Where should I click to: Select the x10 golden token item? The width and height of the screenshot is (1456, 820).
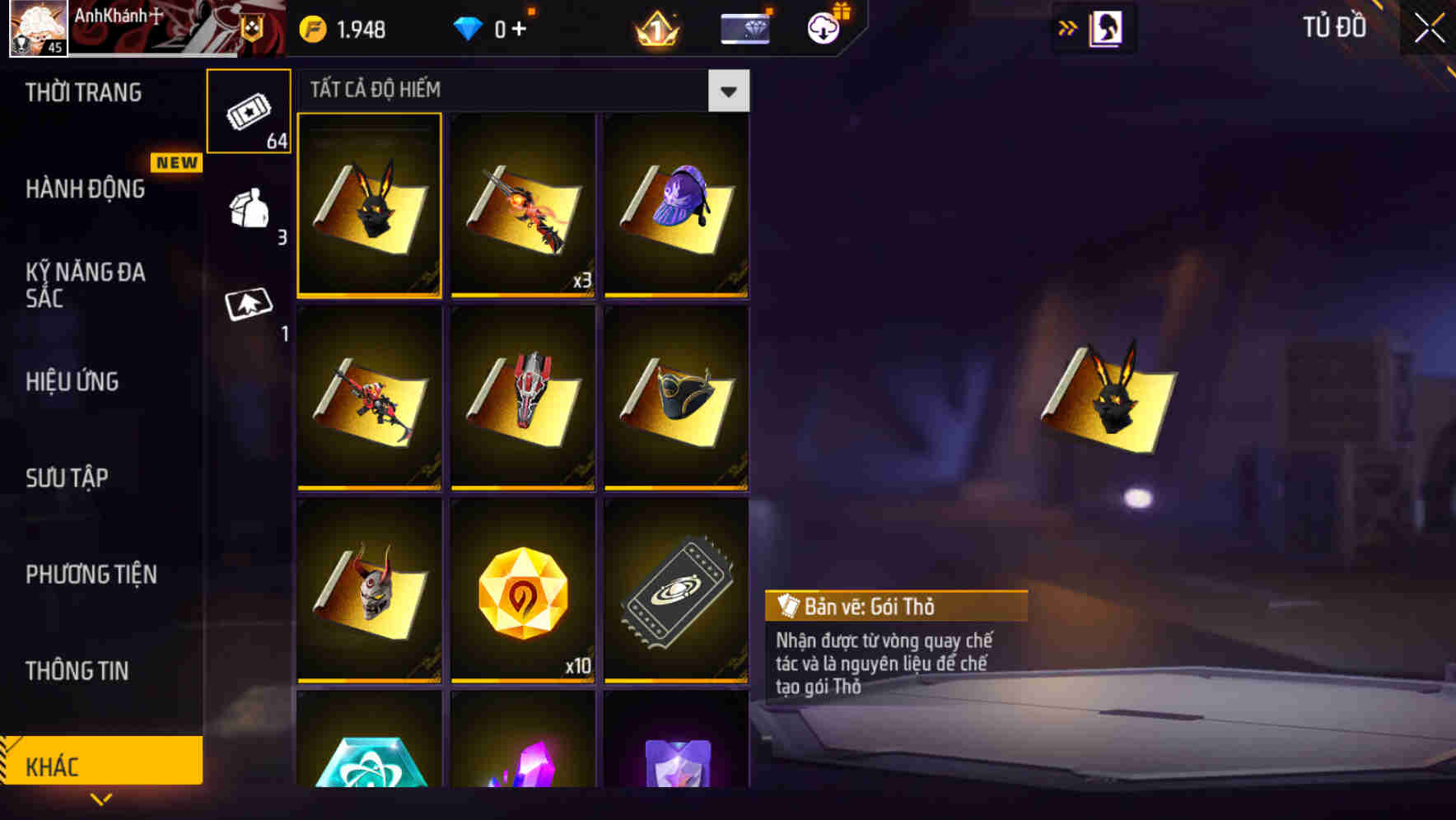click(x=523, y=591)
